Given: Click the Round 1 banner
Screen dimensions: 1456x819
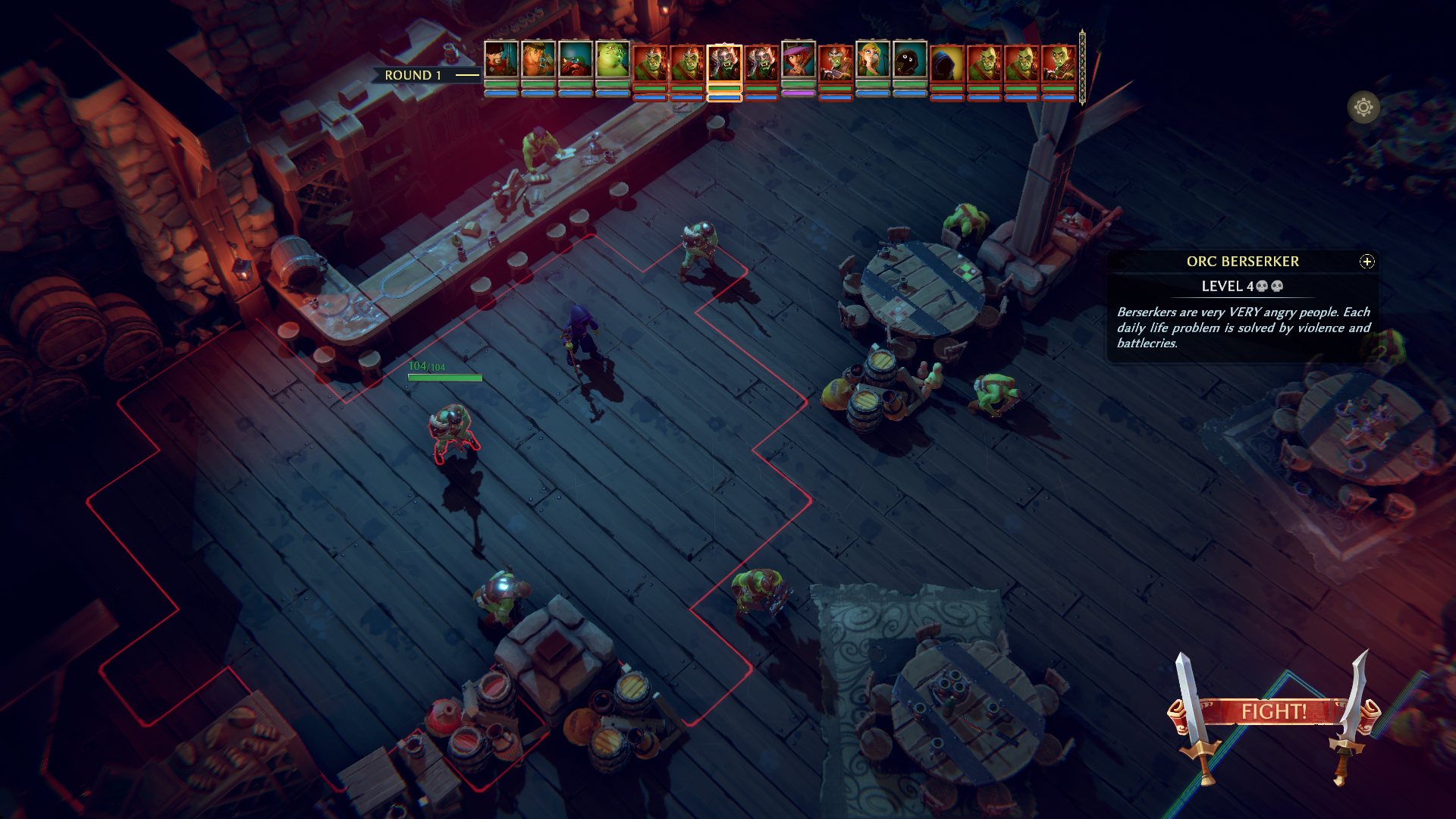Looking at the screenshot, I should point(413,75).
